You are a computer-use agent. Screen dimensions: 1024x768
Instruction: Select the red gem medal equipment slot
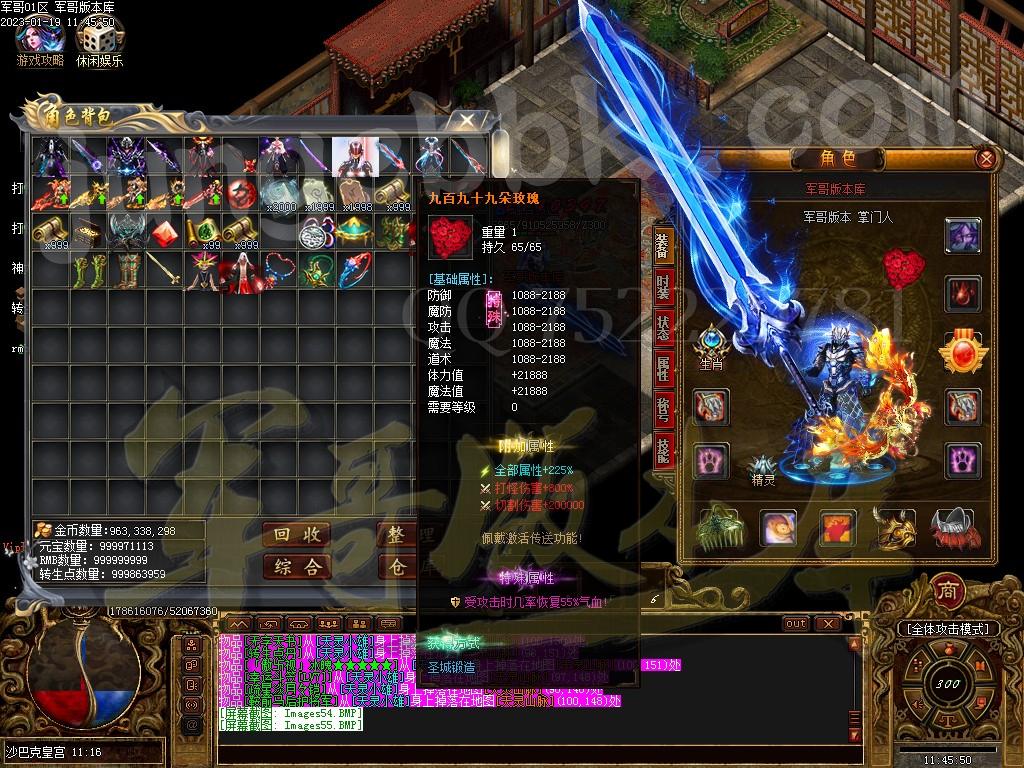(963, 352)
